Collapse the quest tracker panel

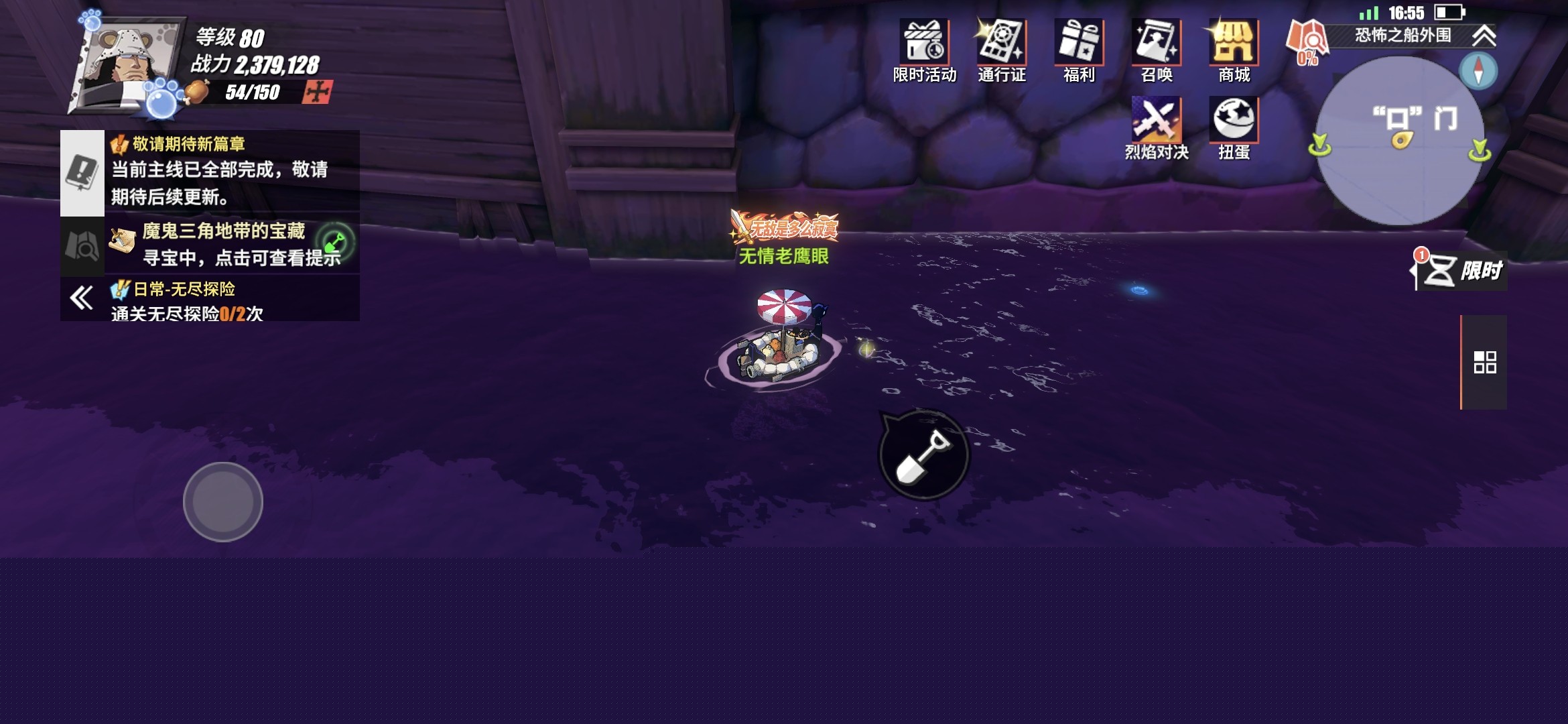point(82,298)
